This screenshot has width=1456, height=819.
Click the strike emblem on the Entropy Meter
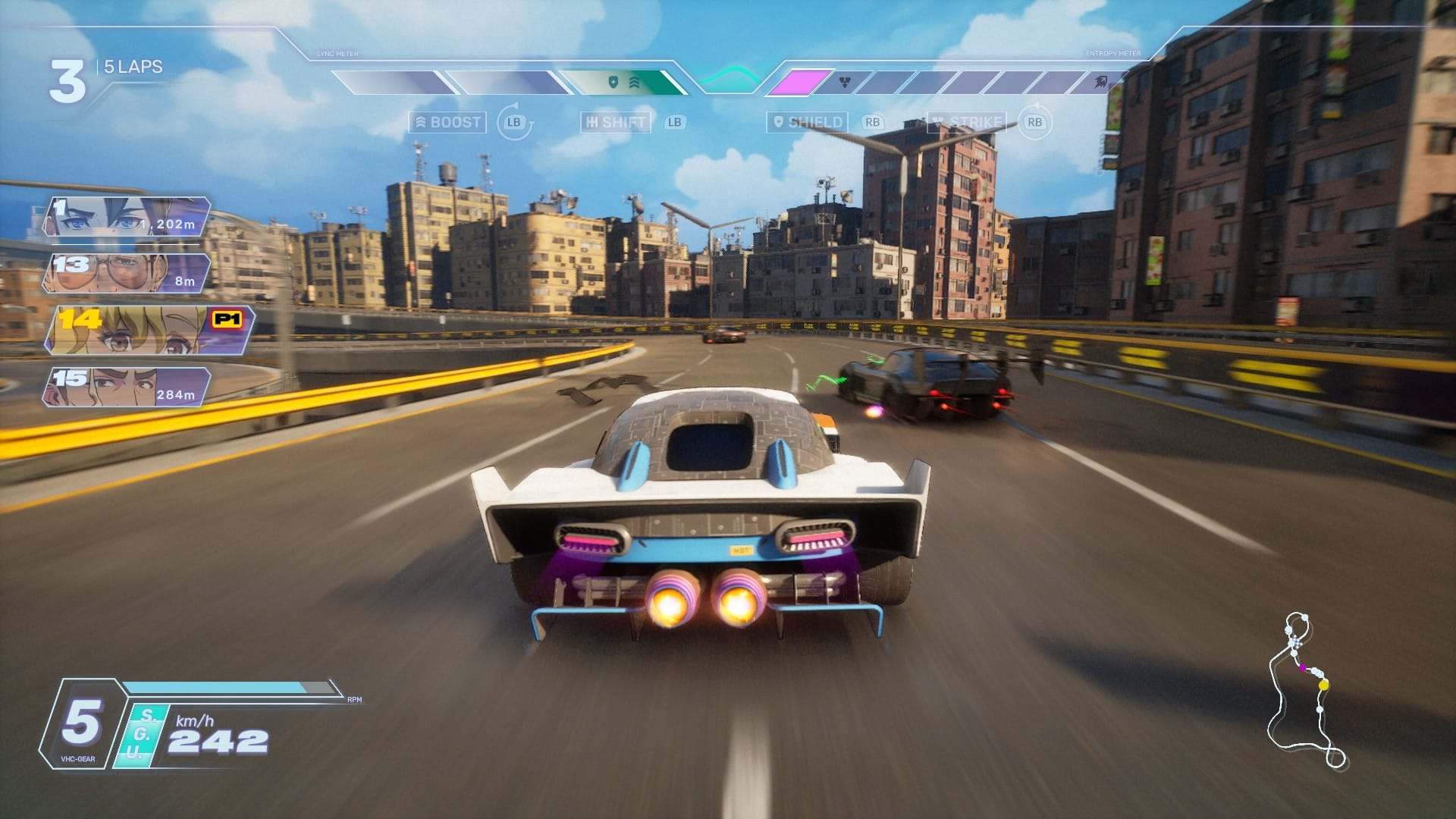point(843,82)
